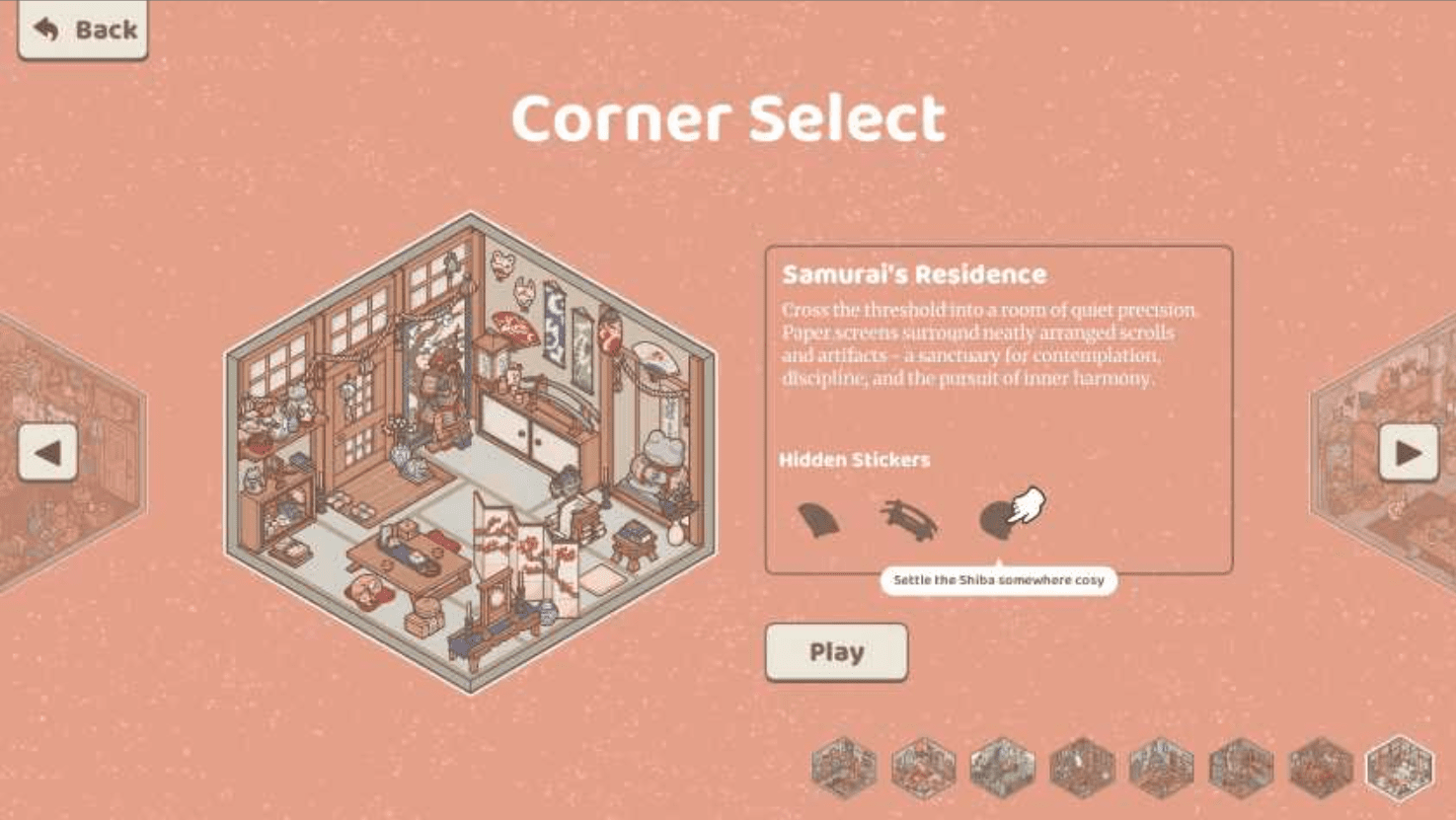Navigate to the next corner using the right arrow
The image size is (1456, 820).
coord(1410,453)
